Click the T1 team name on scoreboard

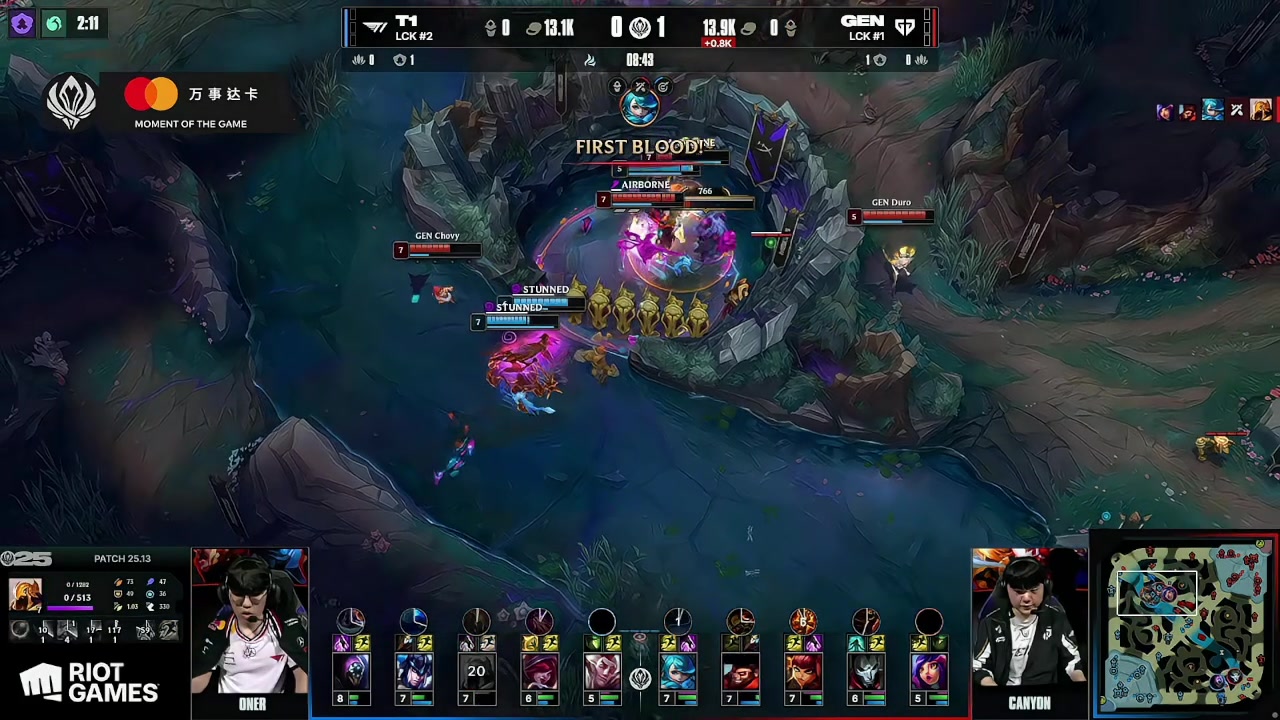pos(406,21)
